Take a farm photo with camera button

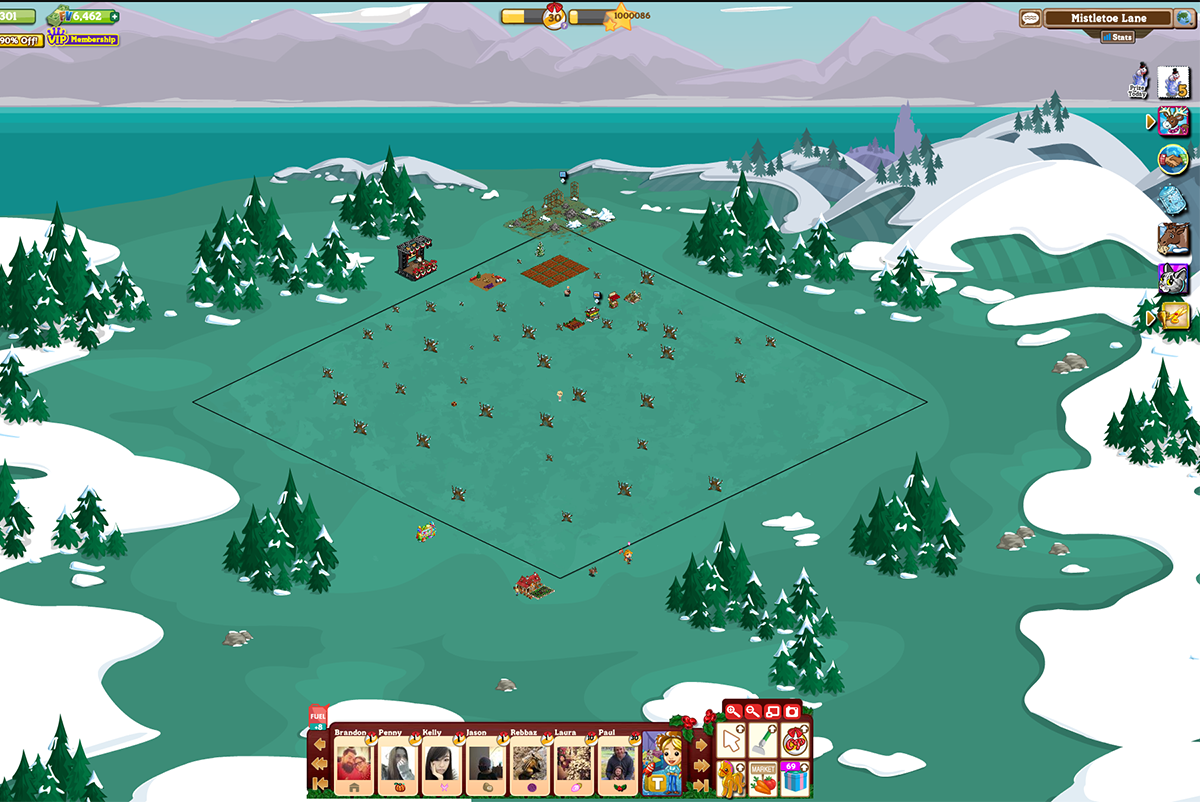pyautogui.click(x=792, y=711)
